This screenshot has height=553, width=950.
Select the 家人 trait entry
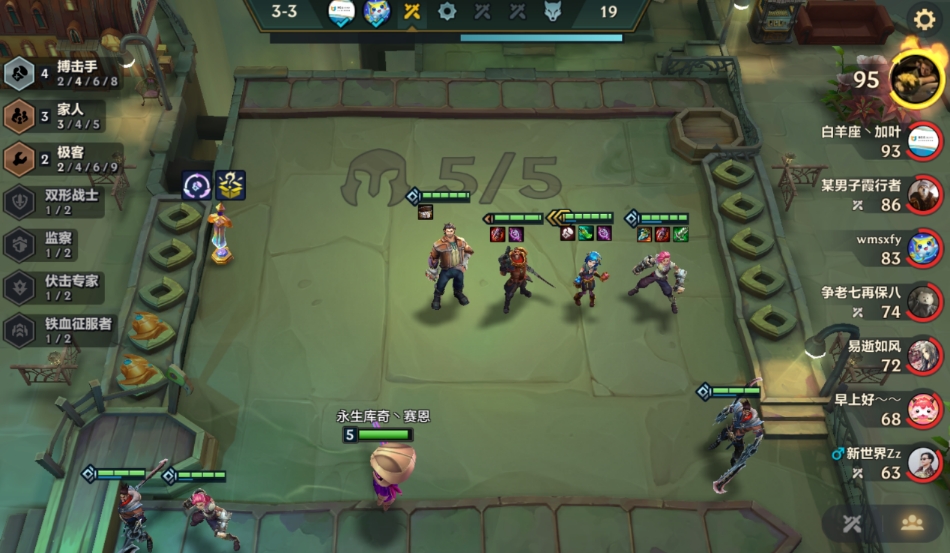[60, 117]
